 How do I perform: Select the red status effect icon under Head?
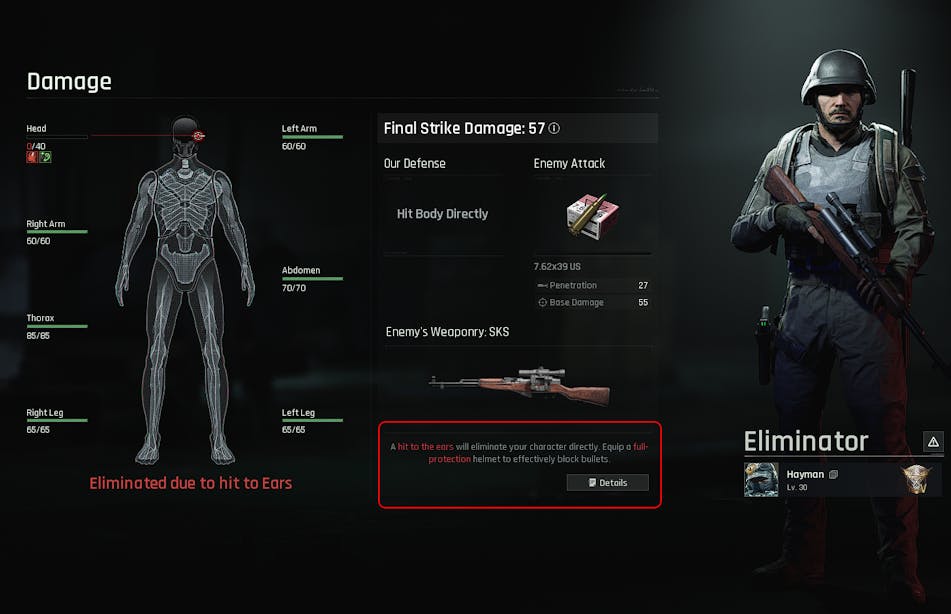tap(32, 157)
